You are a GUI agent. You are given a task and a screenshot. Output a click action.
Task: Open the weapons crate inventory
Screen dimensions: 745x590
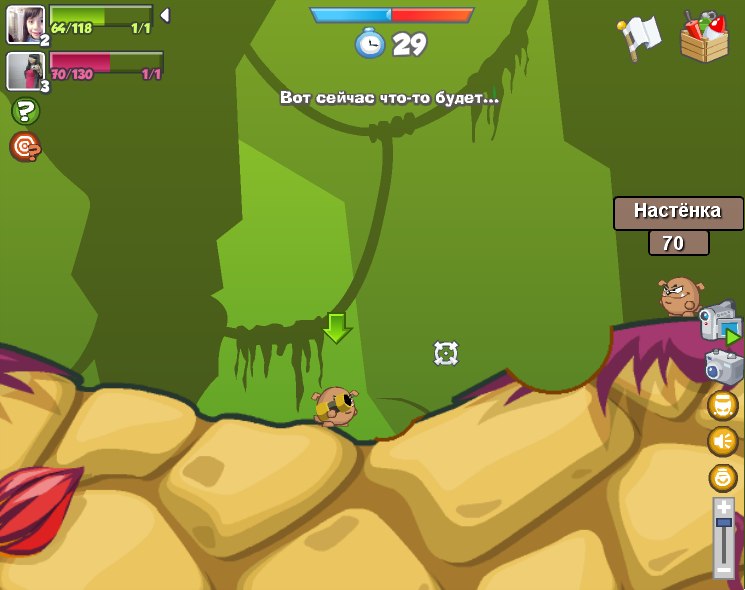click(704, 37)
